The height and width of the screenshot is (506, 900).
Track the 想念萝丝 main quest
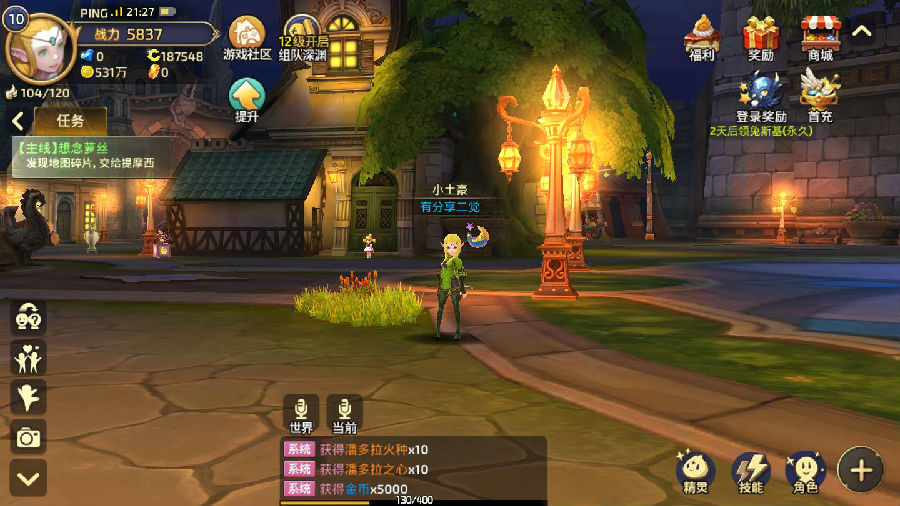84,155
